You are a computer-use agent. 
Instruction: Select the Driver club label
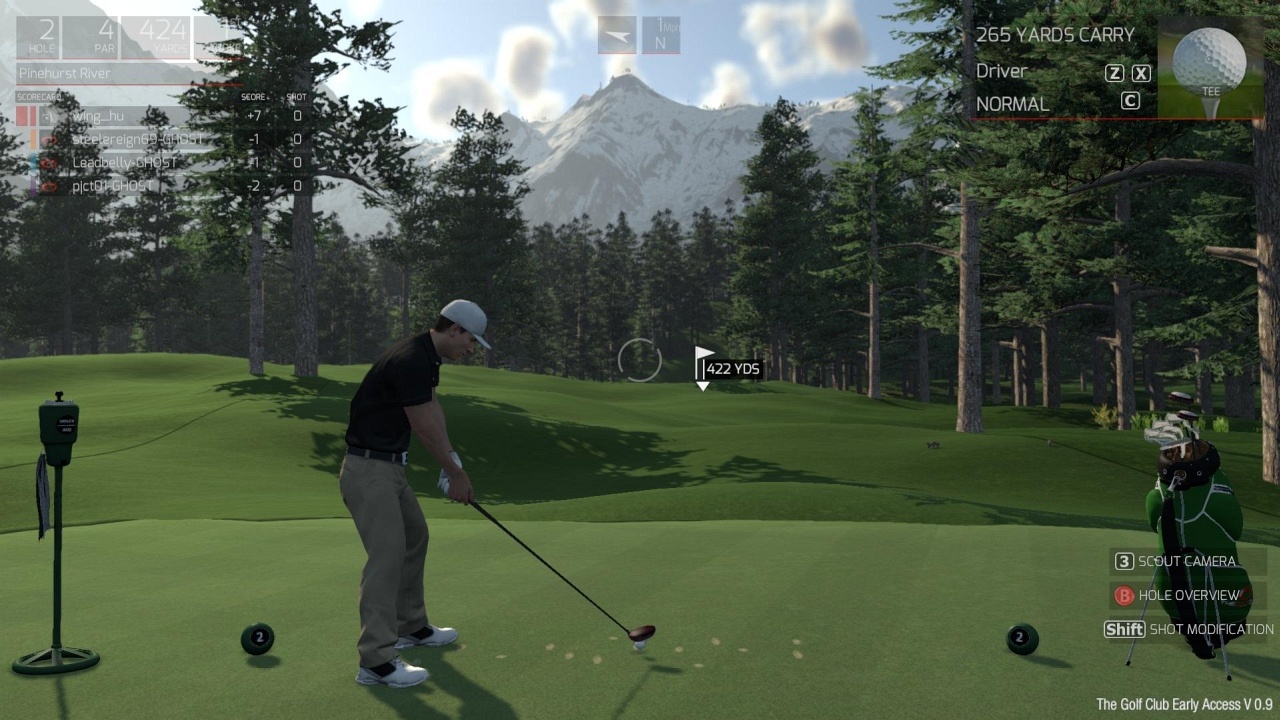click(1002, 71)
